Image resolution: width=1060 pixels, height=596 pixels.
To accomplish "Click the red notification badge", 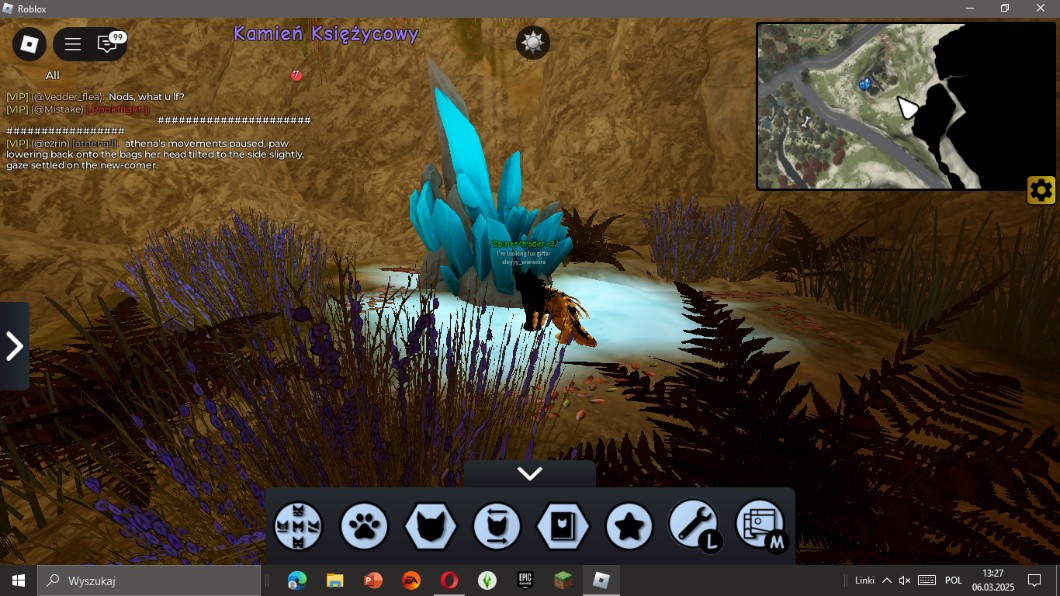I will pos(296,75).
